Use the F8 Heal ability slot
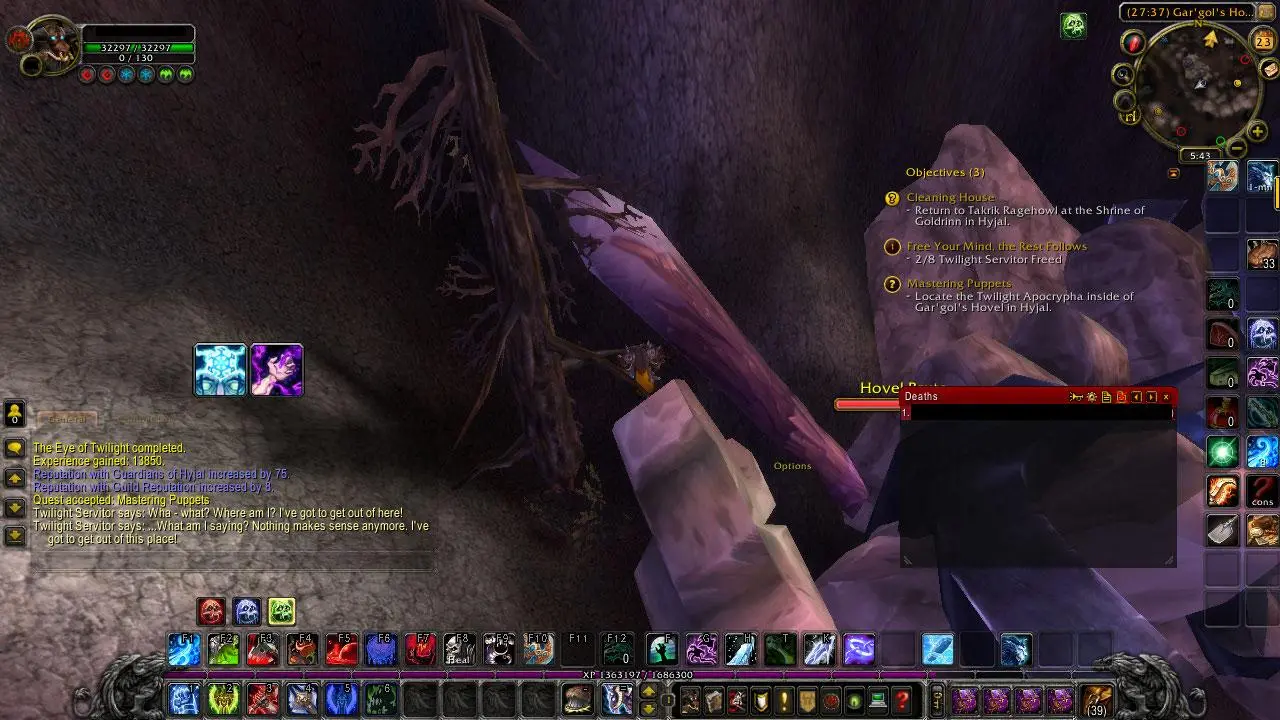Viewport: 1280px width, 720px height. coord(458,649)
